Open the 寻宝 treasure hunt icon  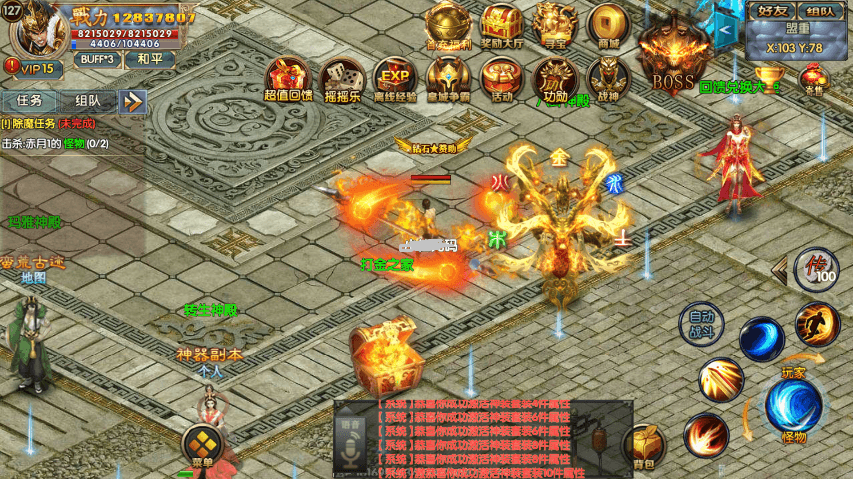point(555,24)
